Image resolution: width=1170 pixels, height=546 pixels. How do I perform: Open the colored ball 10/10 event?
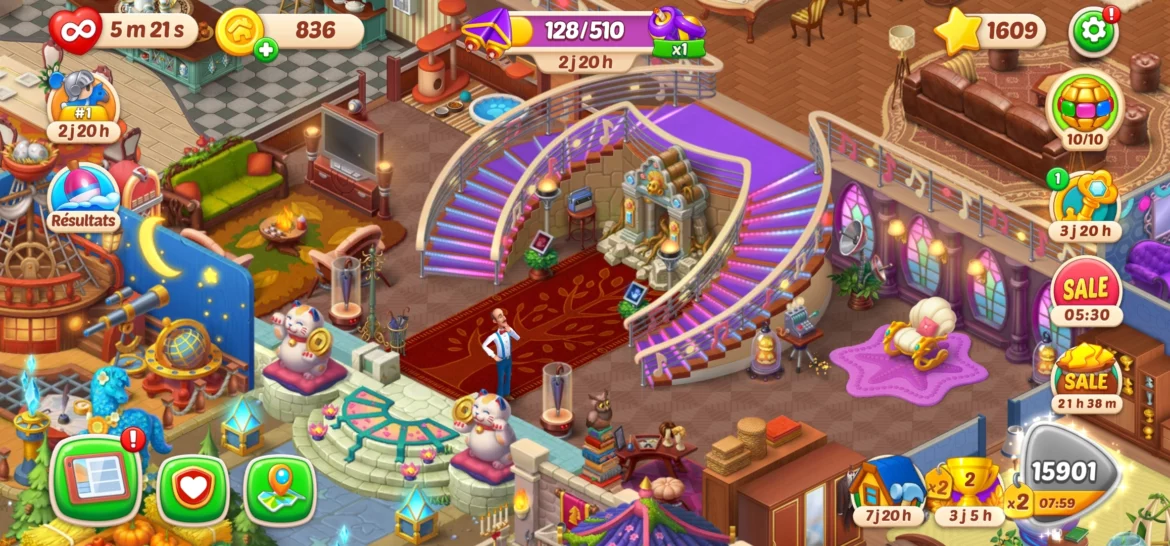(x=1084, y=107)
